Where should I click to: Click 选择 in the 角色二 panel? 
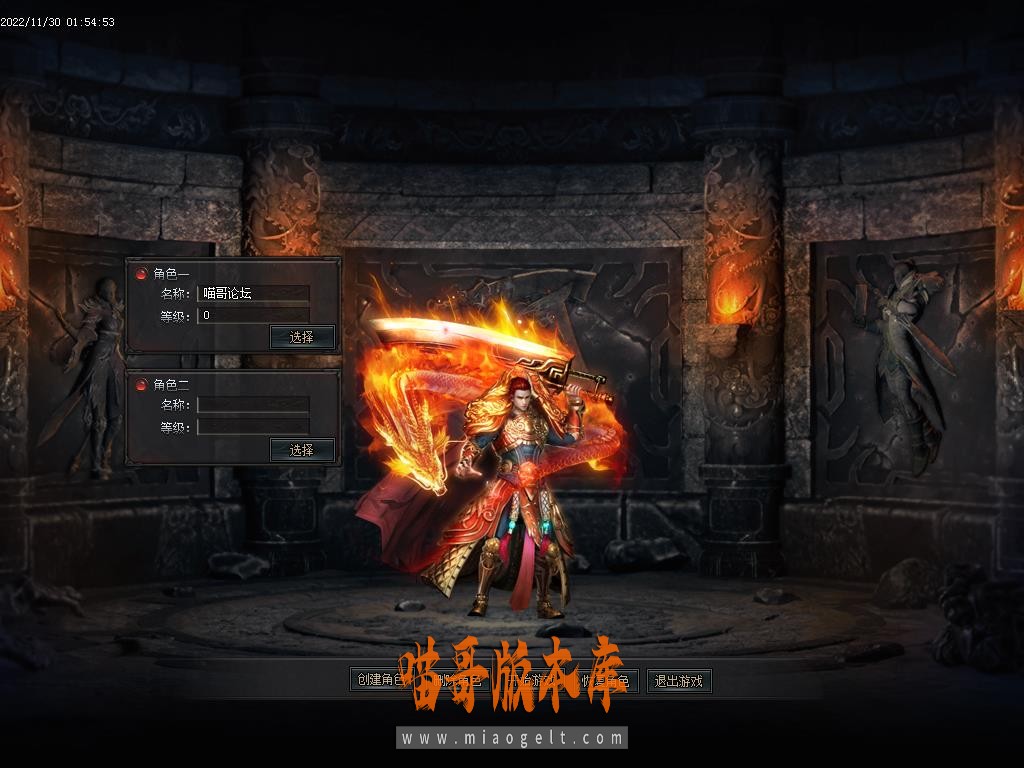[x=302, y=450]
